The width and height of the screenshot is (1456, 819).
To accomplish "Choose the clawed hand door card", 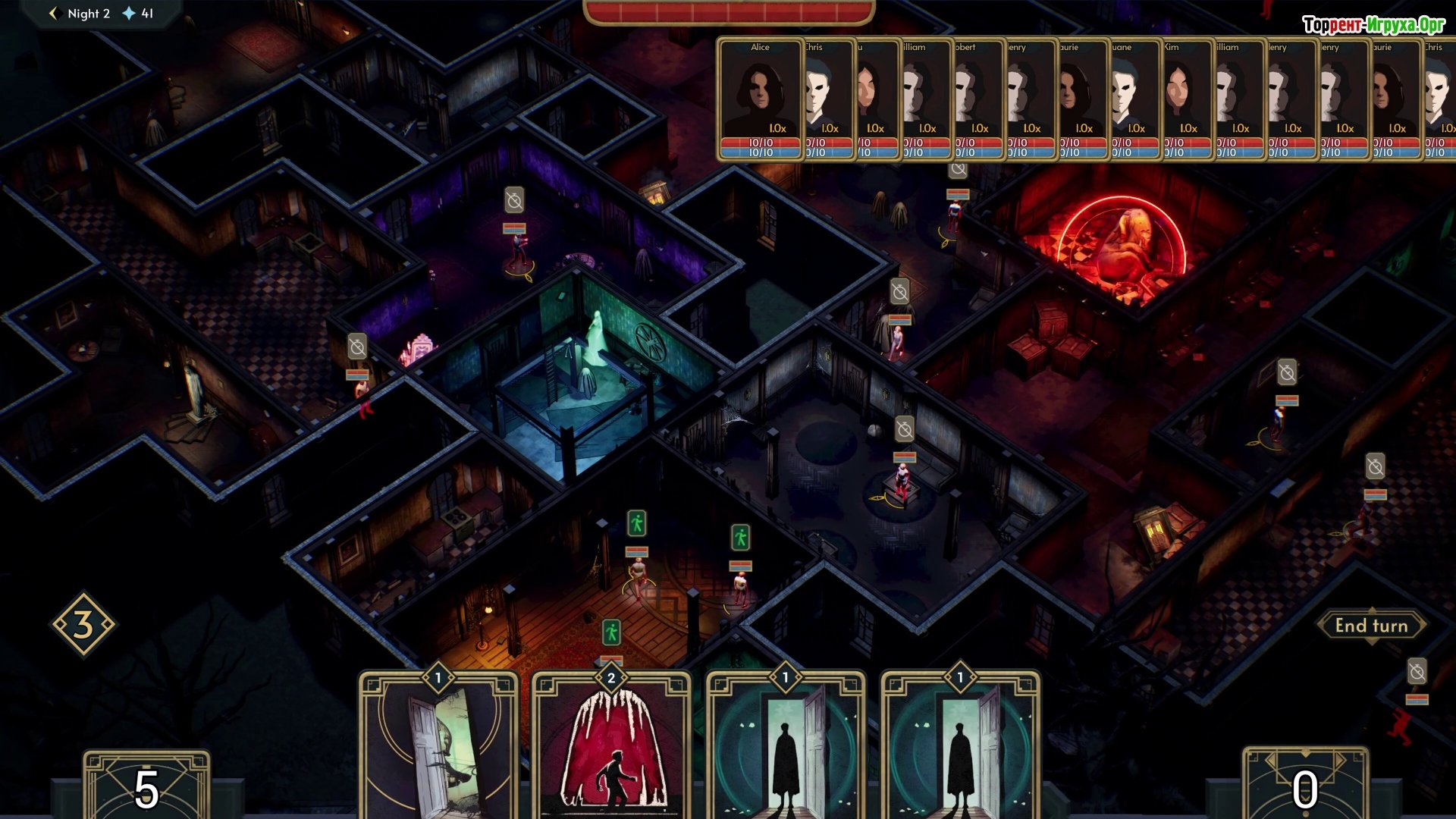I will point(438,747).
